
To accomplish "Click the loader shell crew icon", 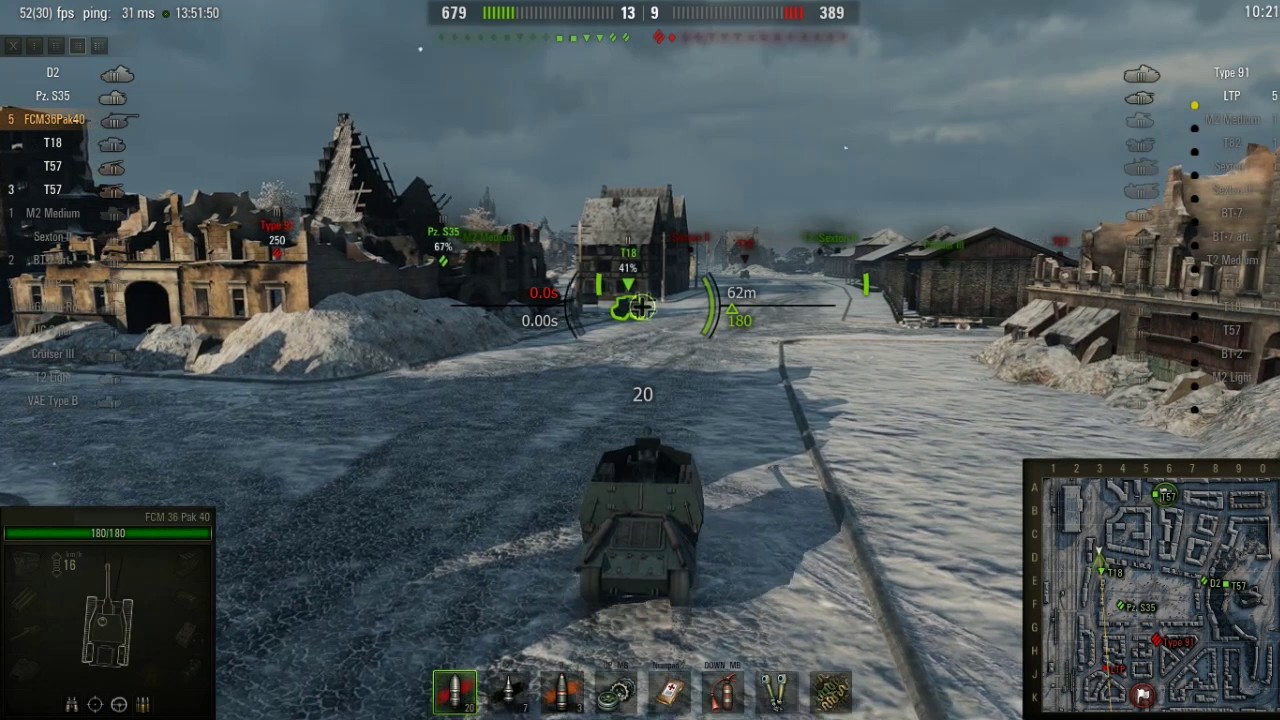I will (143, 704).
